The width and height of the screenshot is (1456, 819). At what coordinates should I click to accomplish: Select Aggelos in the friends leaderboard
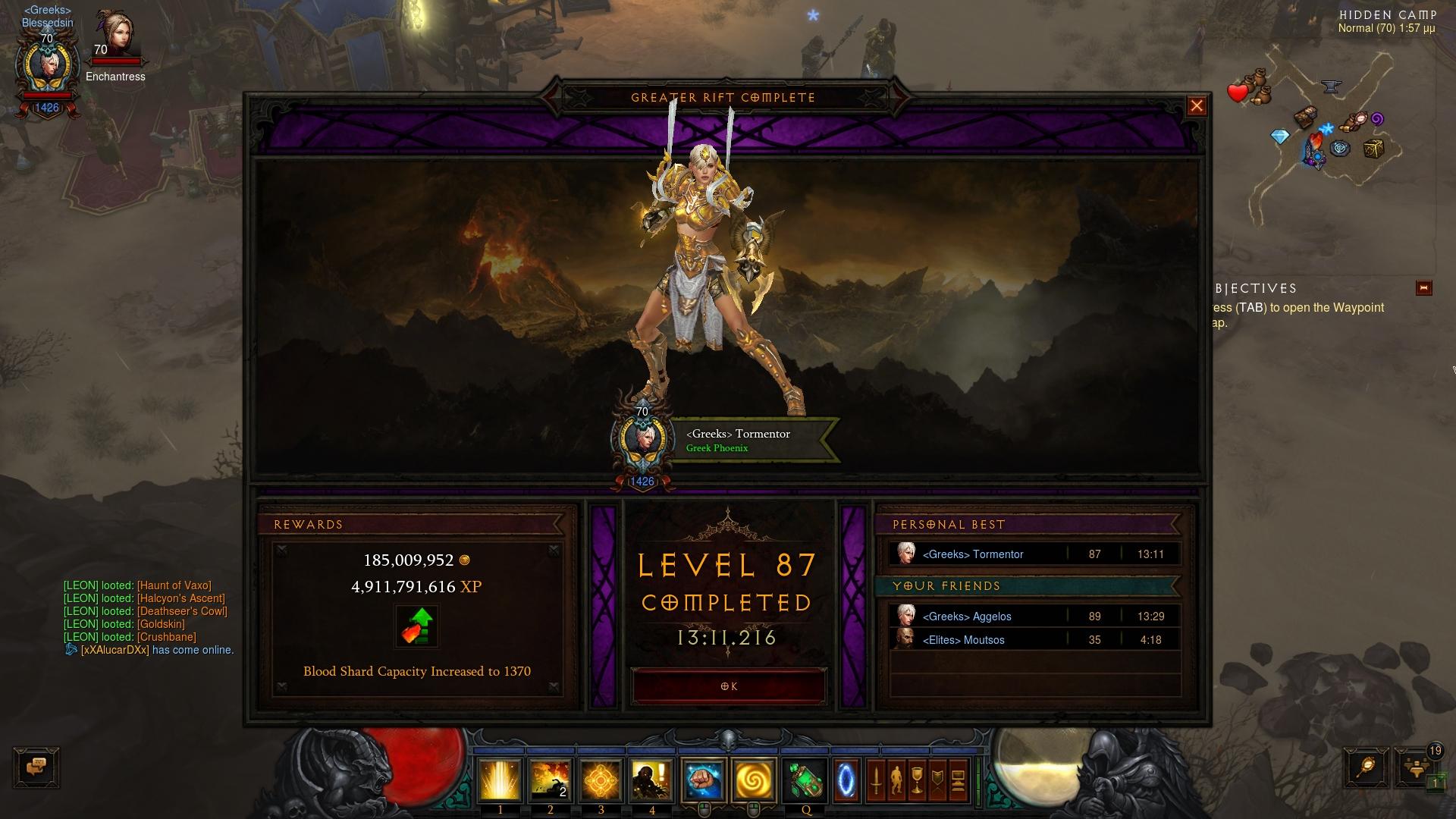[1035, 617]
